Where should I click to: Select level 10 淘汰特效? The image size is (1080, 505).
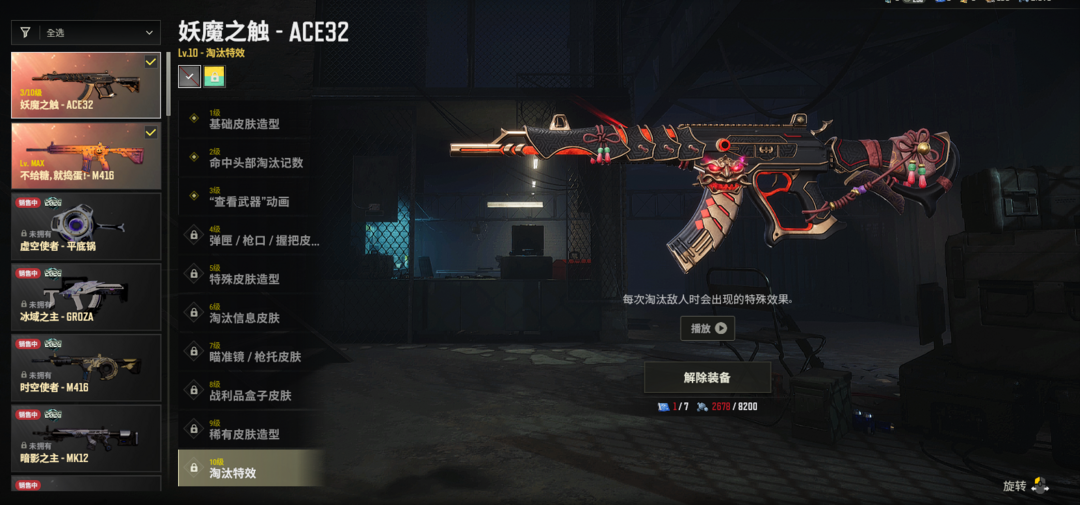point(251,468)
